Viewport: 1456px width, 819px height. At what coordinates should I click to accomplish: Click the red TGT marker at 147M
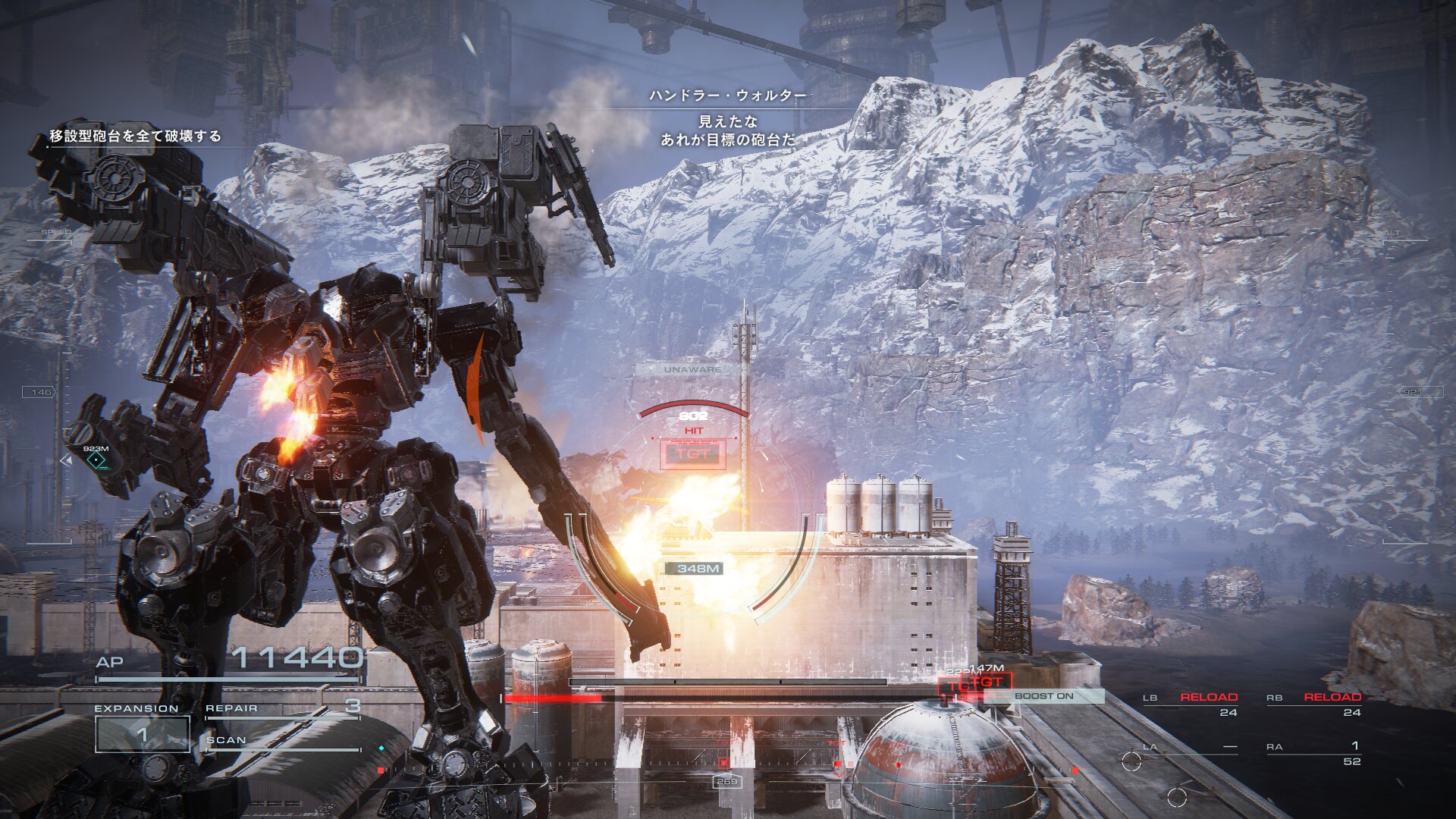986,682
